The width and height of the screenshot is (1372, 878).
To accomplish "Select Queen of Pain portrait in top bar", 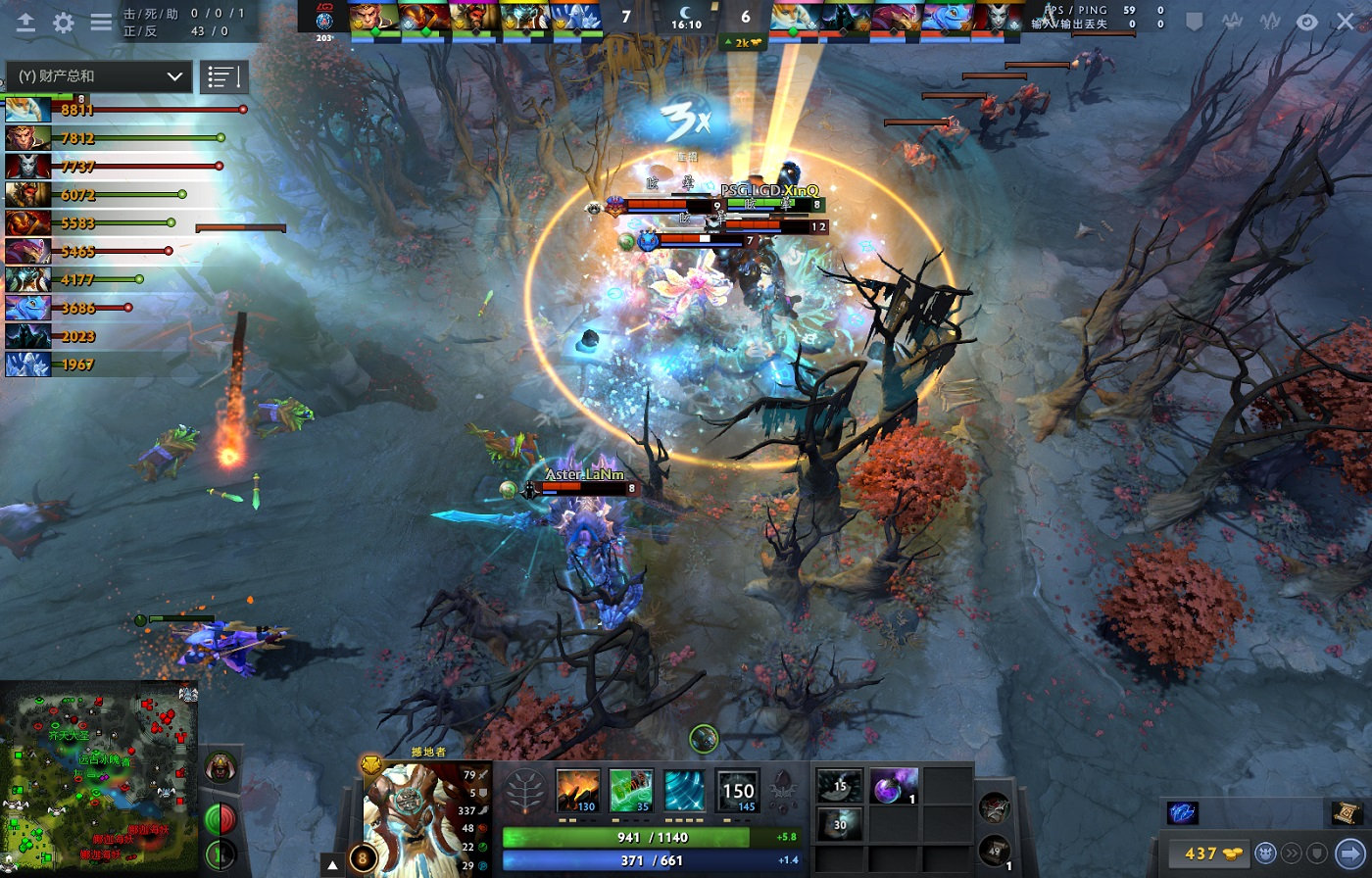I will pyautogui.click(x=998, y=18).
